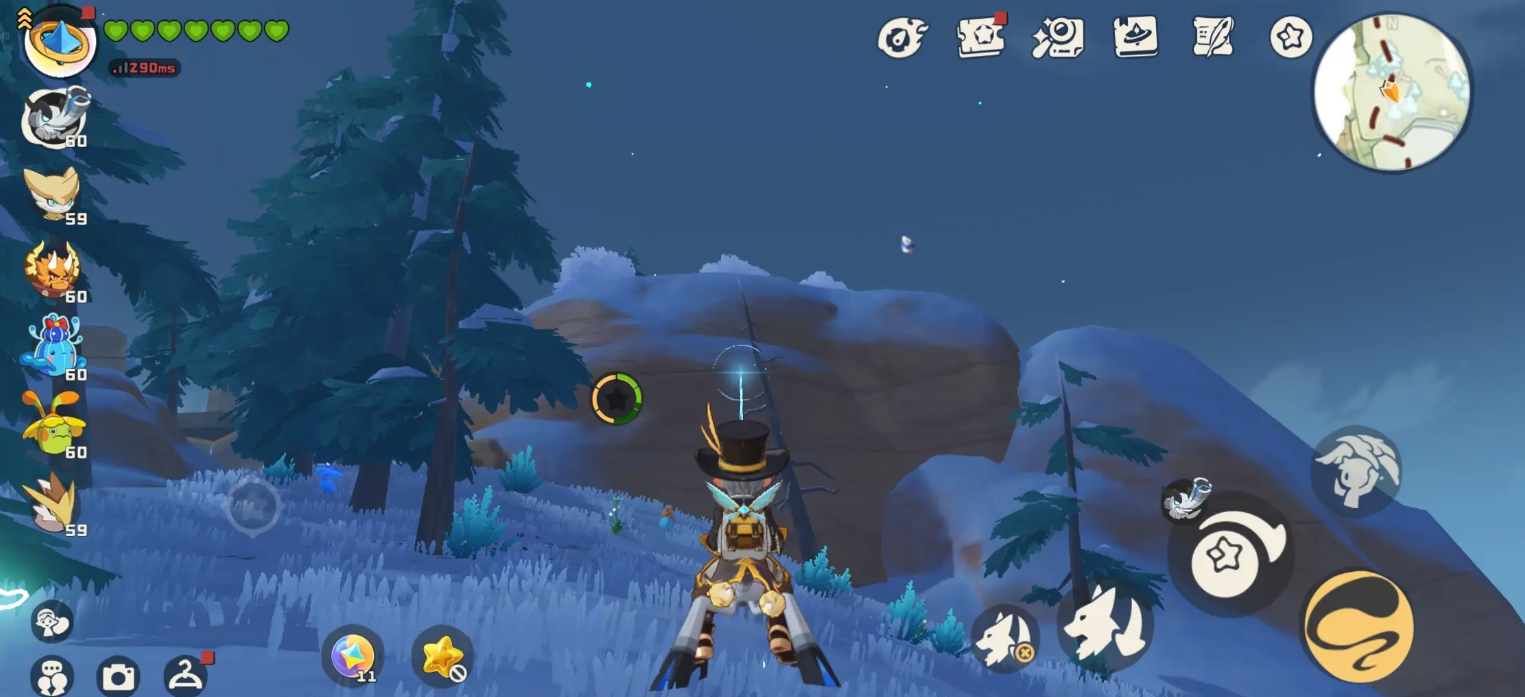Screen dimensions: 1525x697
Task: Open the book icon with planet emblem
Action: (x=1136, y=38)
